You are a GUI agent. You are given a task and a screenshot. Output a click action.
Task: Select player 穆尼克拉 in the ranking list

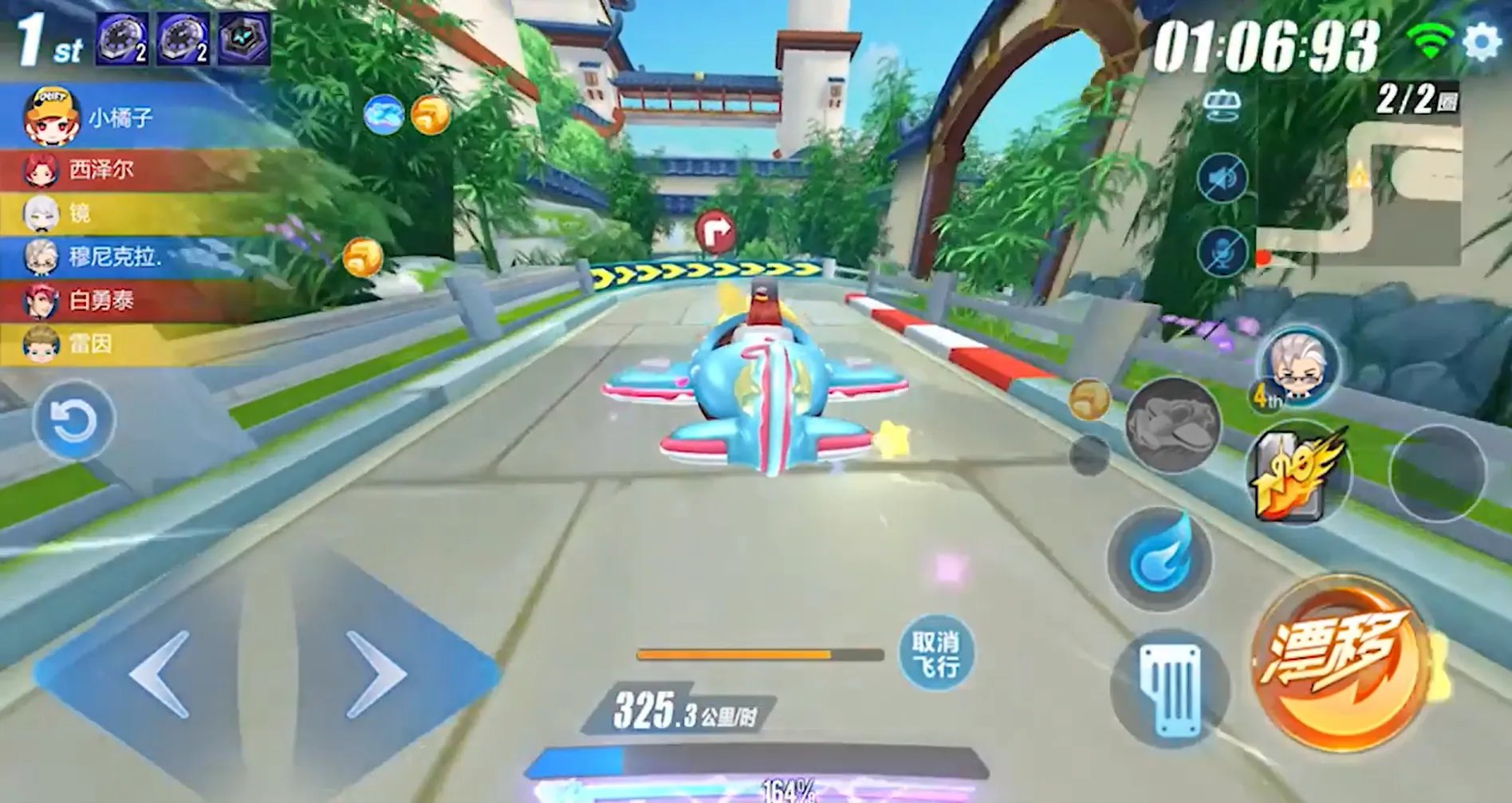(x=113, y=257)
